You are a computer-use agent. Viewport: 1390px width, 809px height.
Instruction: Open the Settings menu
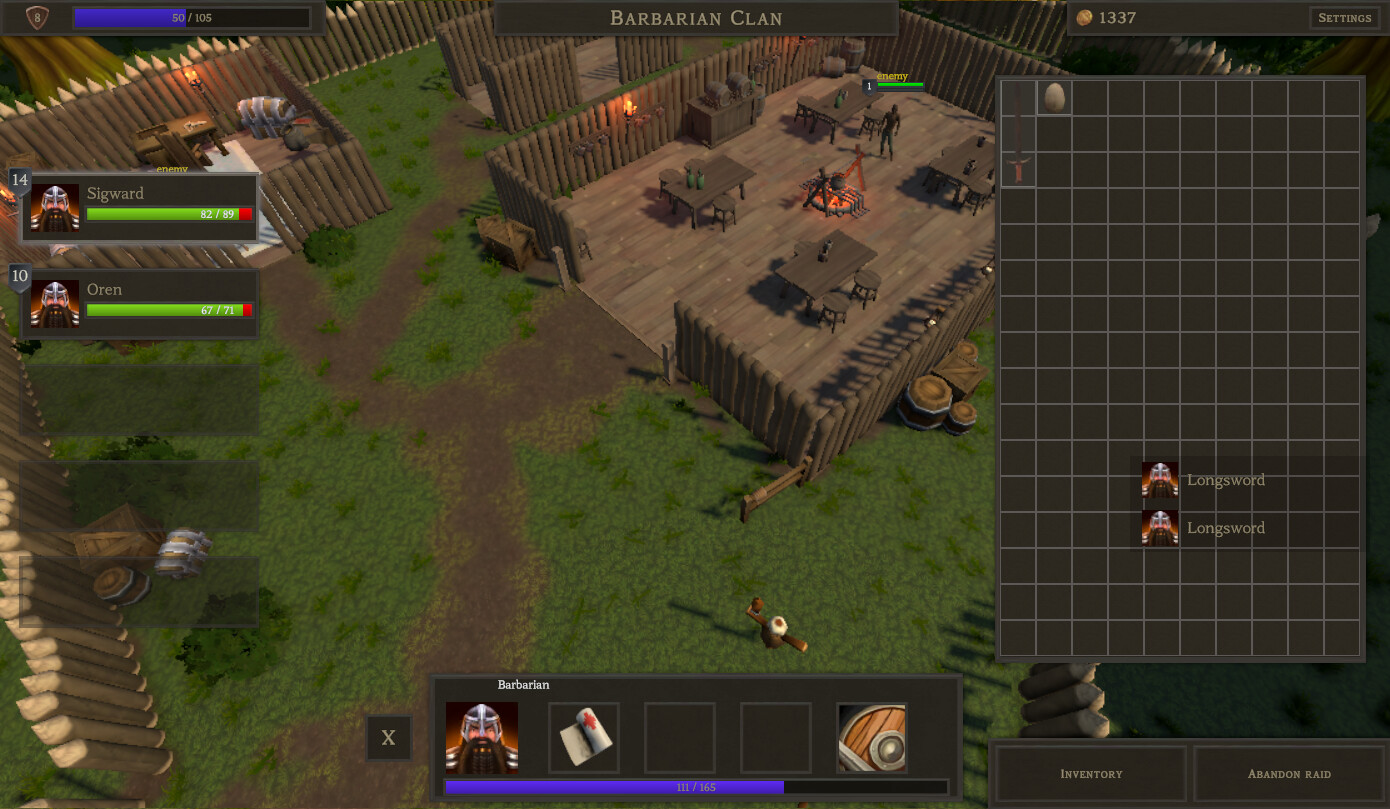(x=1344, y=17)
